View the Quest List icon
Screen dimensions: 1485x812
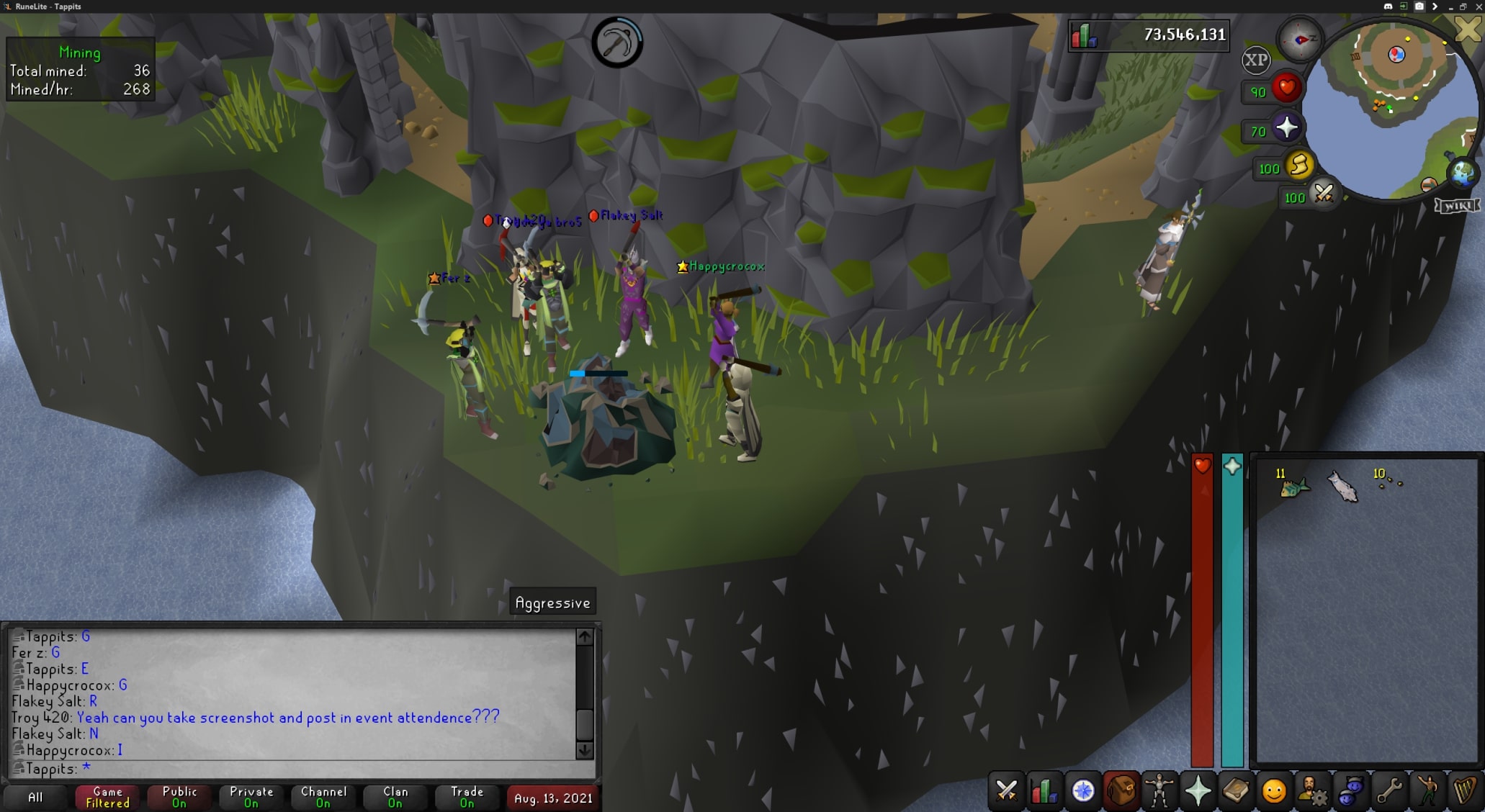[x=1081, y=791]
